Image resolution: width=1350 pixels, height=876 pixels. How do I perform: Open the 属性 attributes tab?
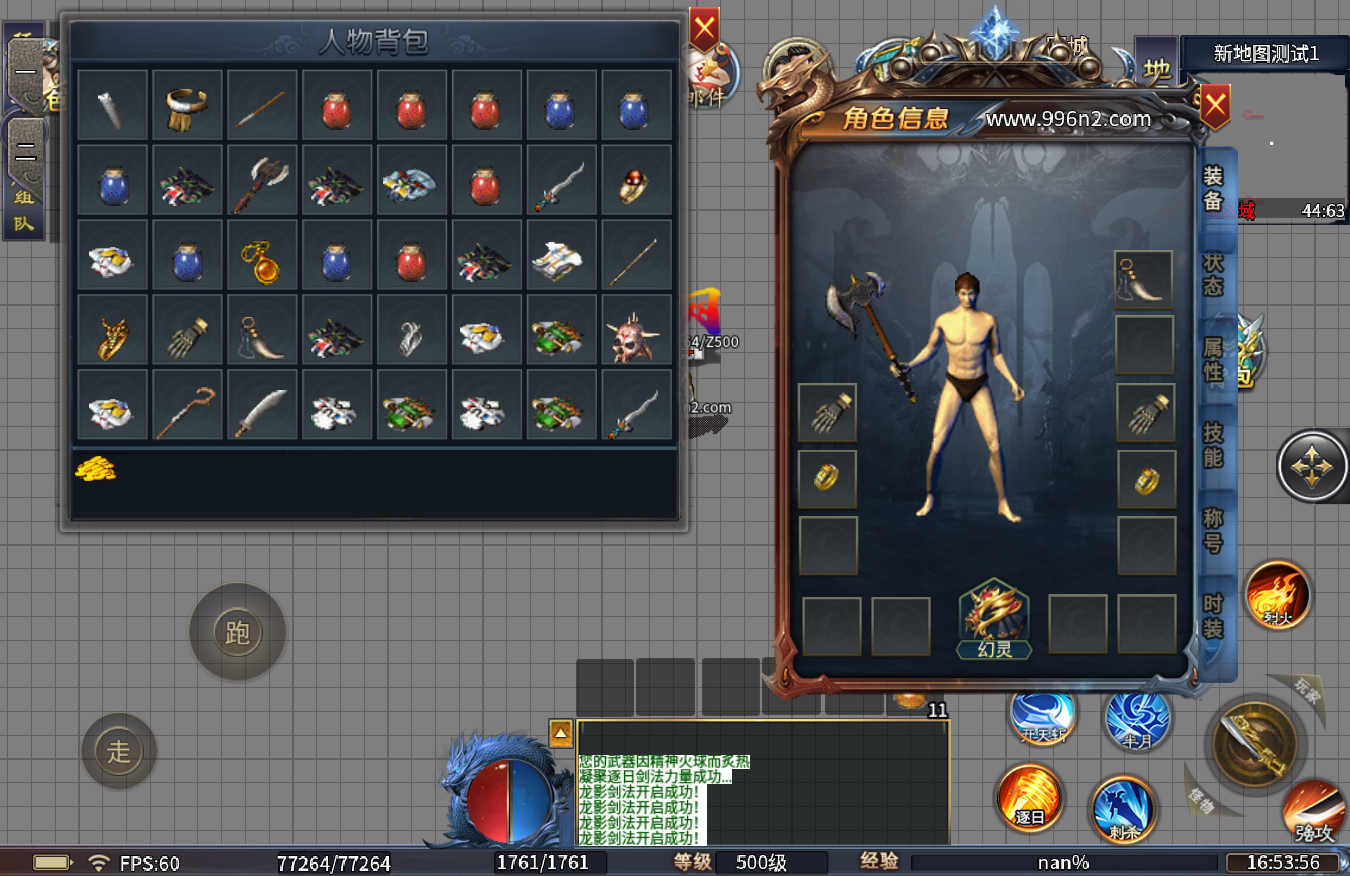coord(1213,361)
